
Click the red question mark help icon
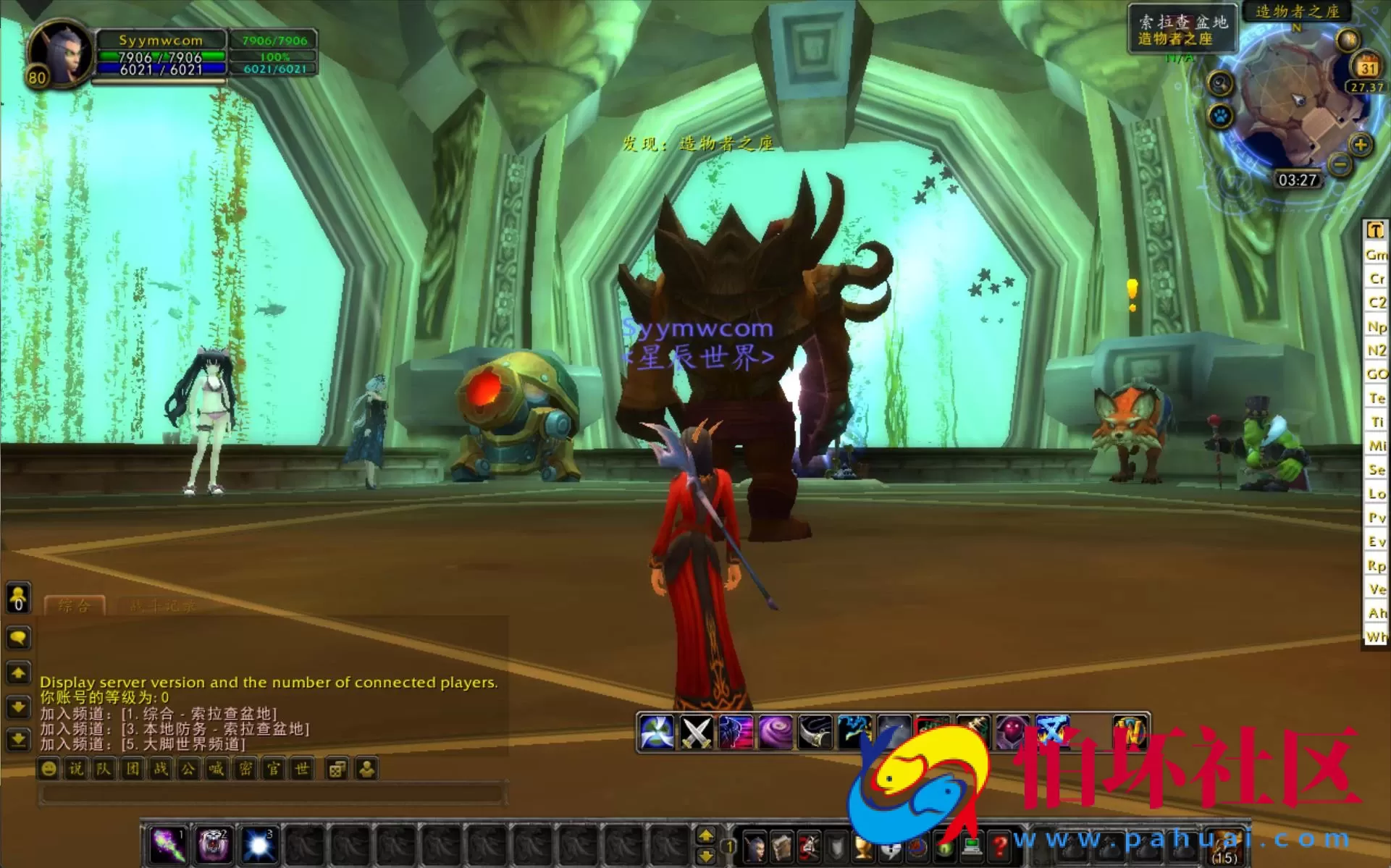click(x=1000, y=849)
